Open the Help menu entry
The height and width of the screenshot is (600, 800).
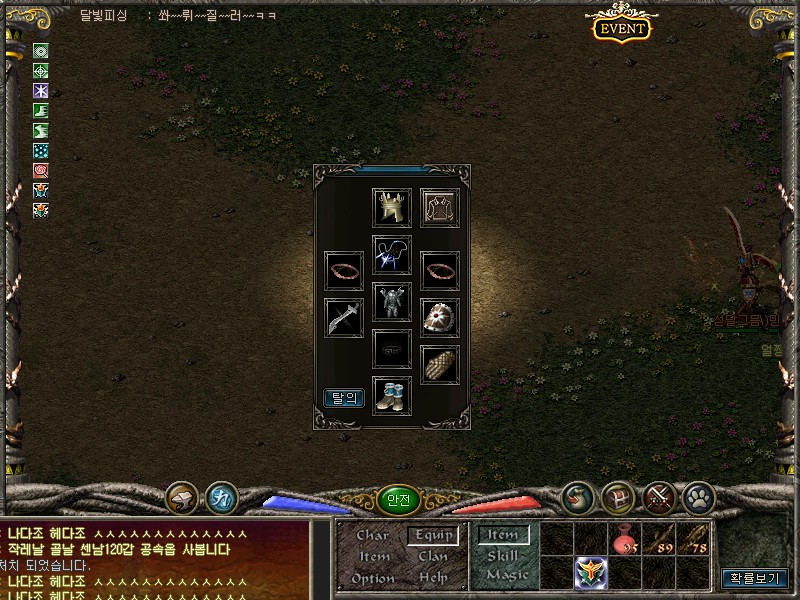click(x=433, y=578)
